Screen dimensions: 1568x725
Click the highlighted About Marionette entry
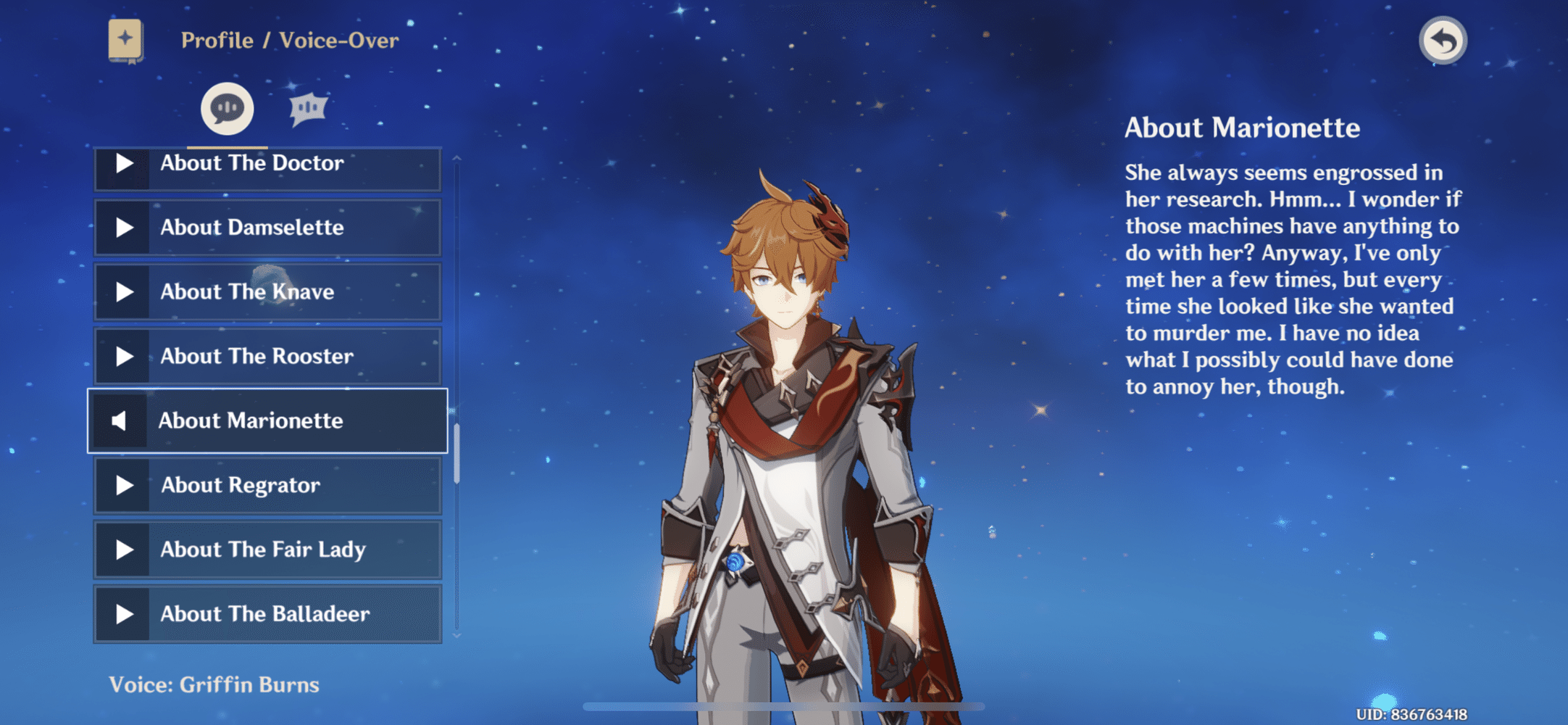(267, 421)
